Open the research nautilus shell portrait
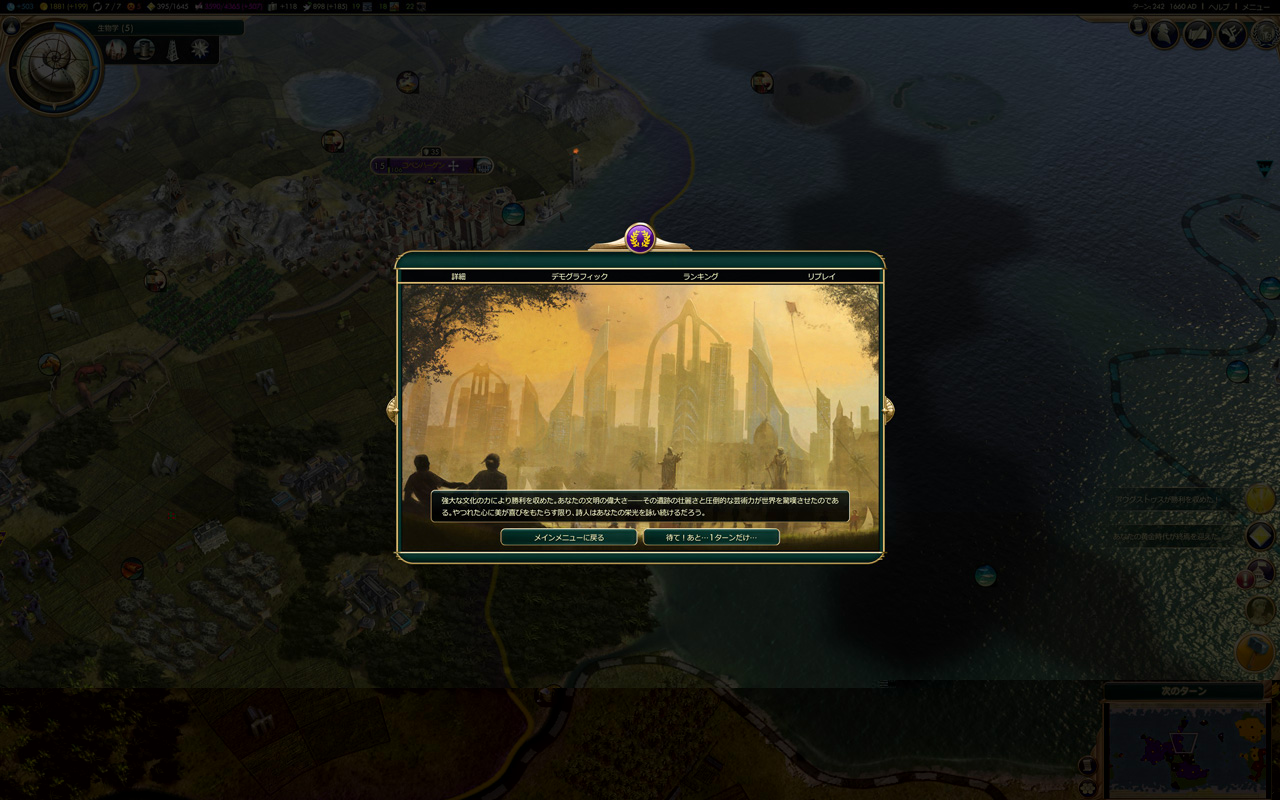The width and height of the screenshot is (1280, 800). pos(54,66)
